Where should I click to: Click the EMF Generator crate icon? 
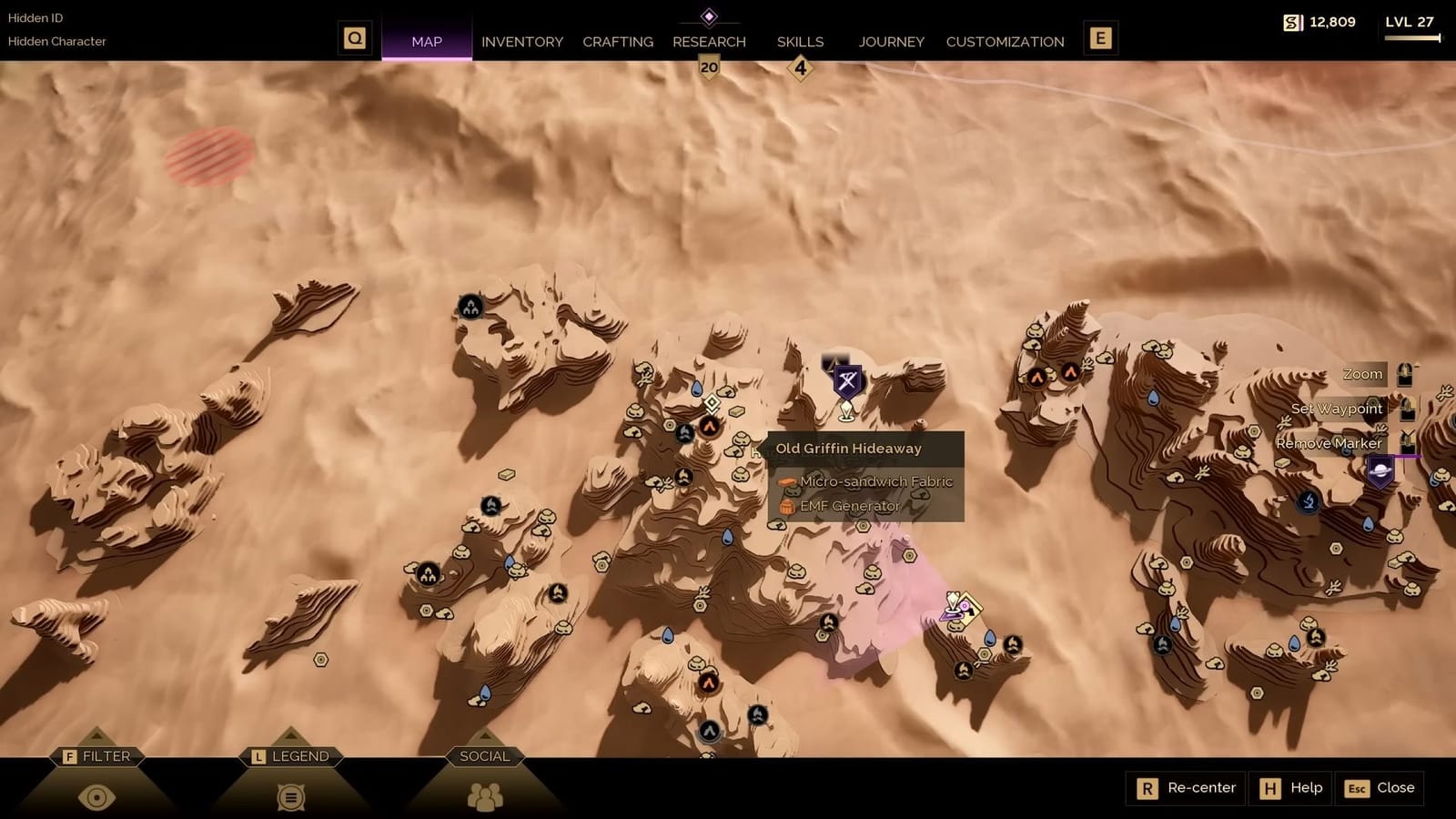point(786,506)
